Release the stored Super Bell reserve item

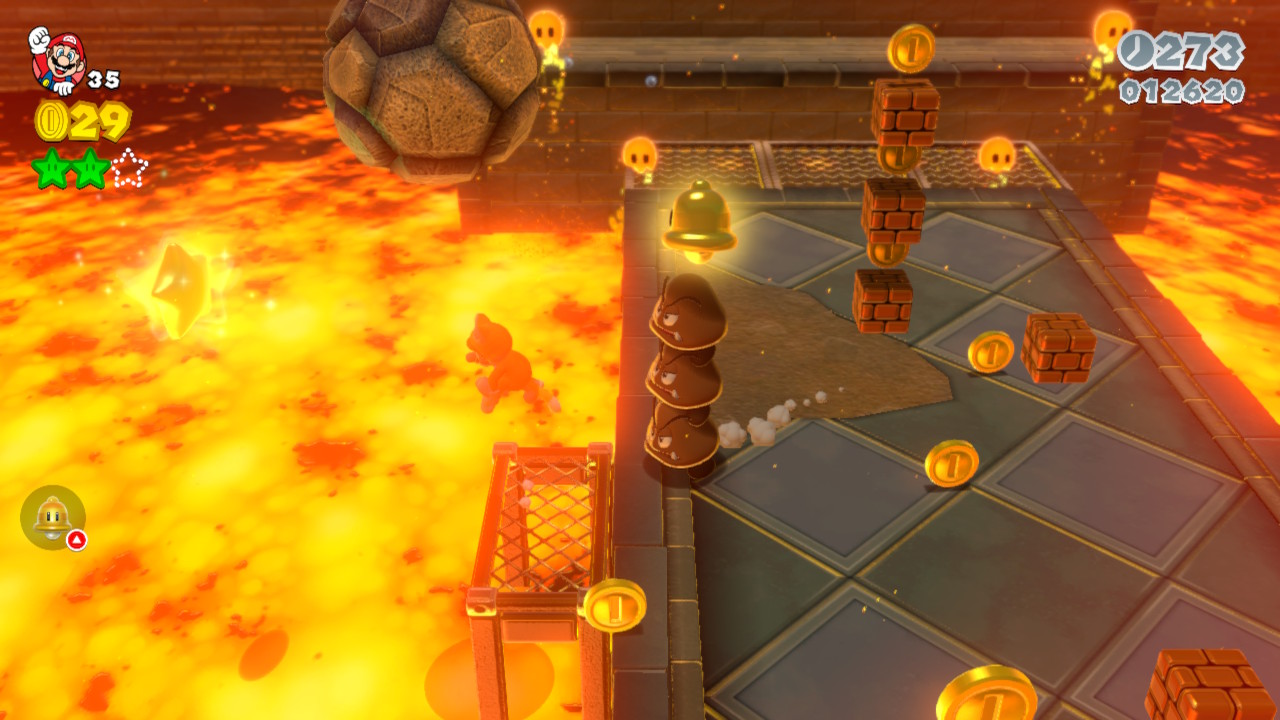[x=53, y=517]
